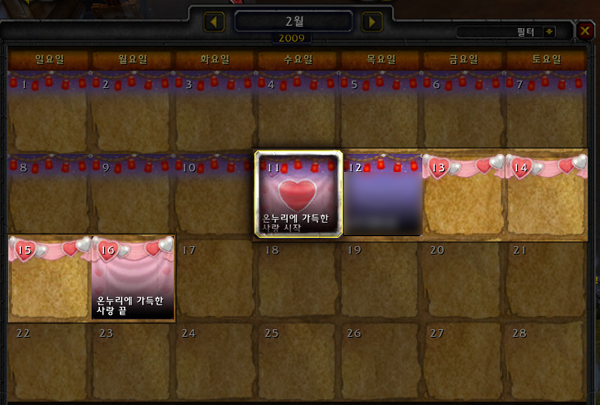
Task: Choose the February 12 day cell
Action: point(382,194)
